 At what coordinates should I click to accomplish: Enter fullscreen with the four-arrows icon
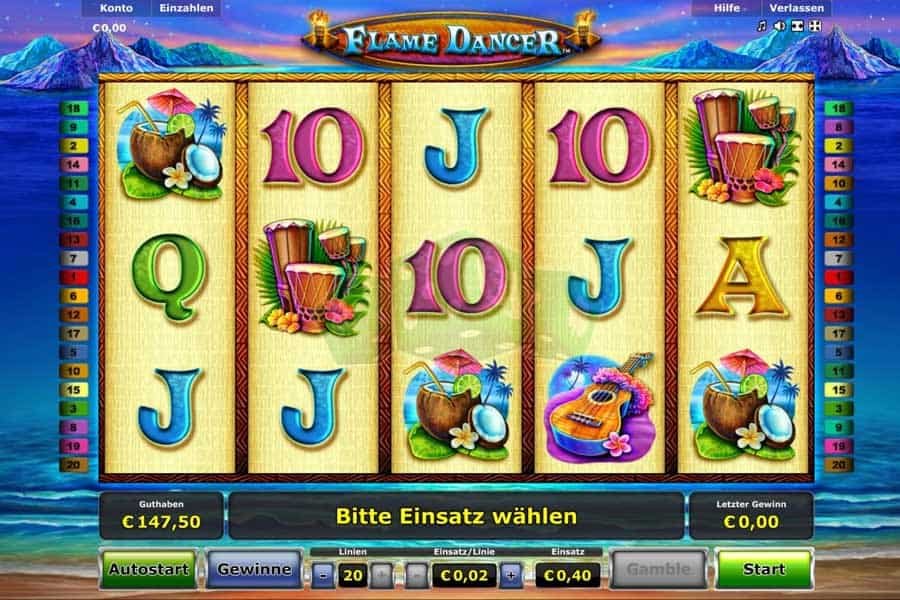[x=816, y=27]
